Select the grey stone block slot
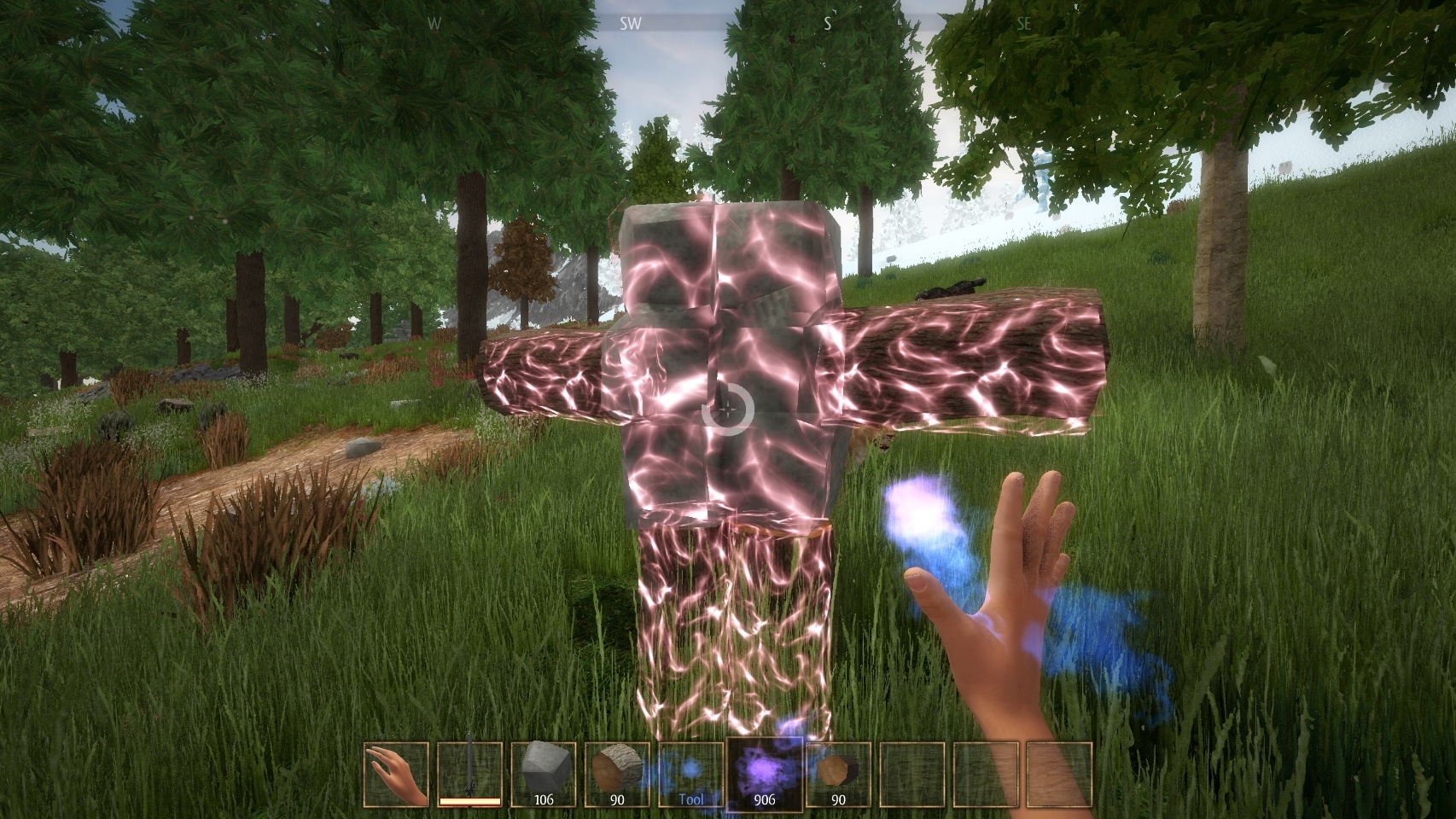This screenshot has height=819, width=1456. point(543,775)
